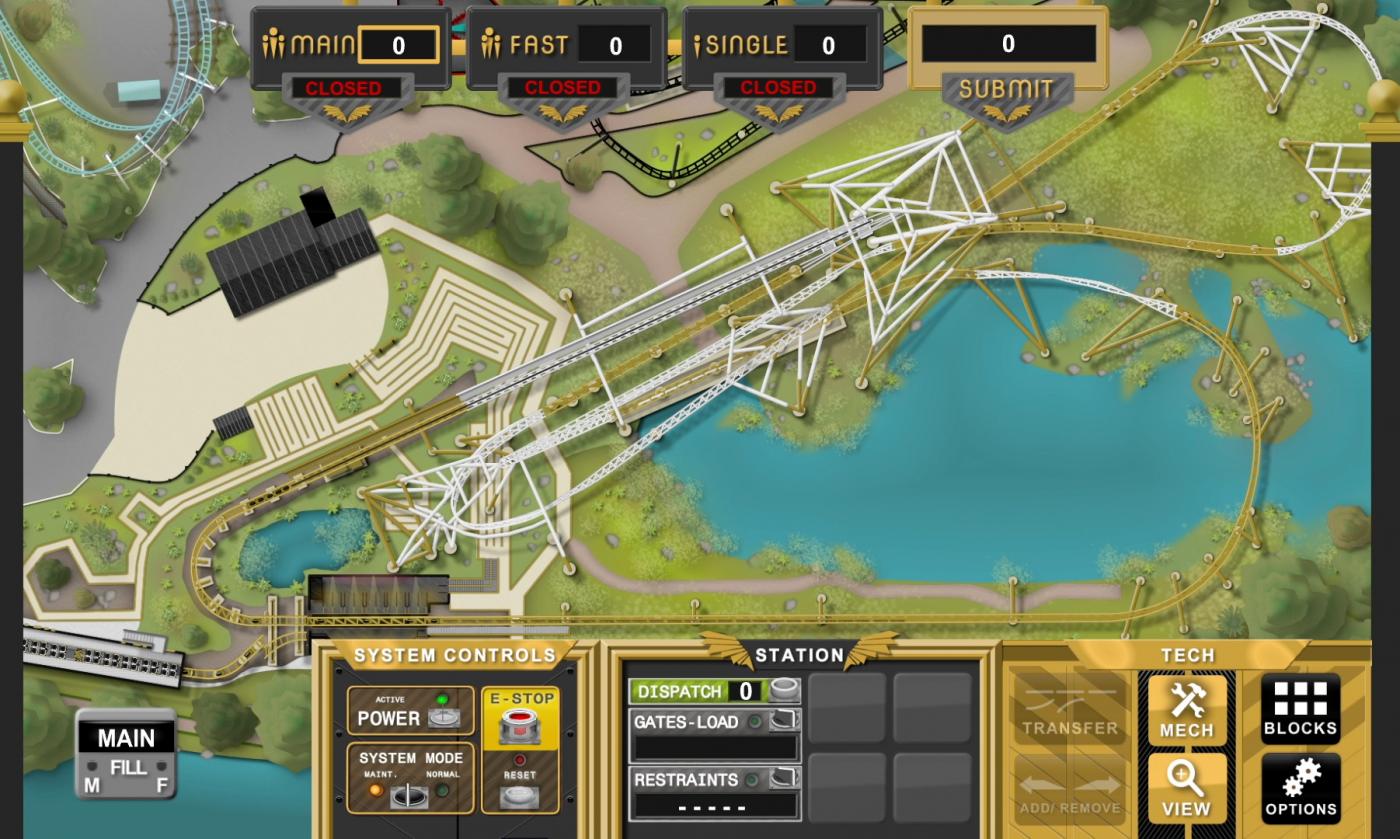Open the View magnifier panel
The height and width of the screenshot is (839, 1400).
click(1186, 788)
